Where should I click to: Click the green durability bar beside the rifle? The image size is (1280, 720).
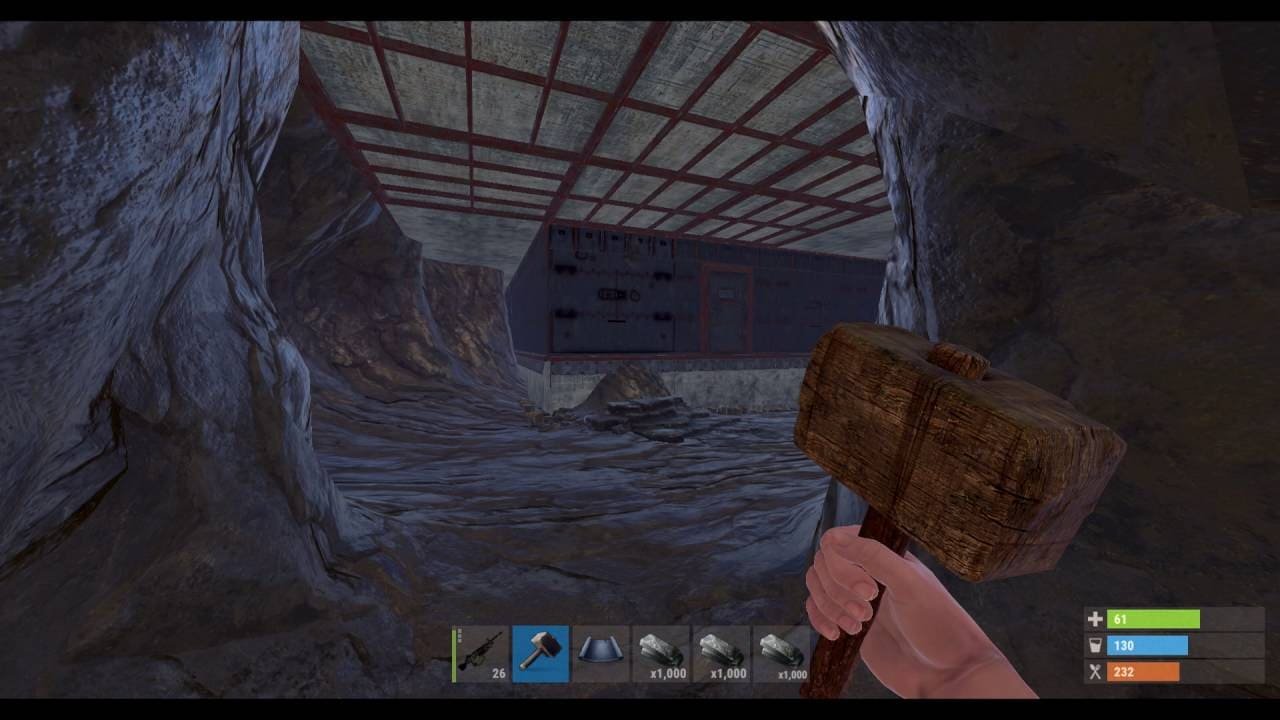(454, 656)
